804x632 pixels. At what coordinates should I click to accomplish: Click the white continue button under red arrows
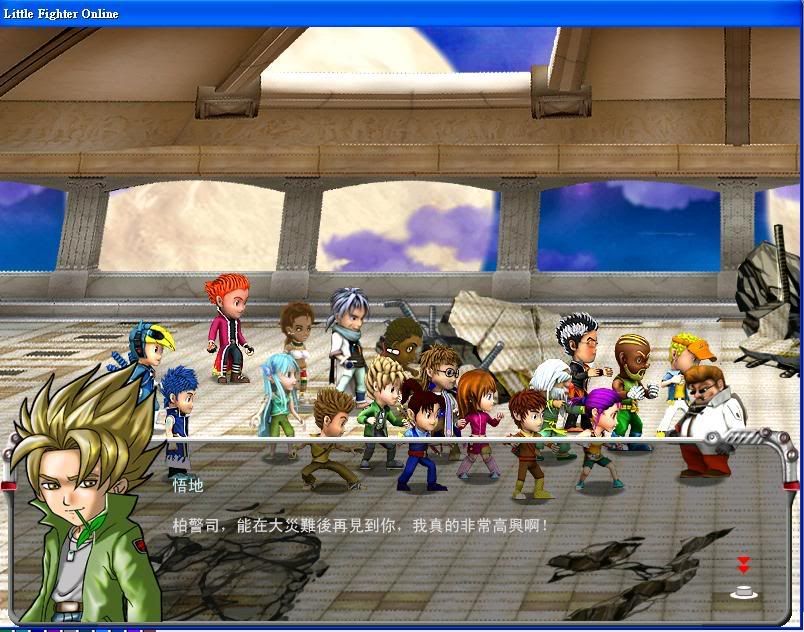(x=743, y=592)
